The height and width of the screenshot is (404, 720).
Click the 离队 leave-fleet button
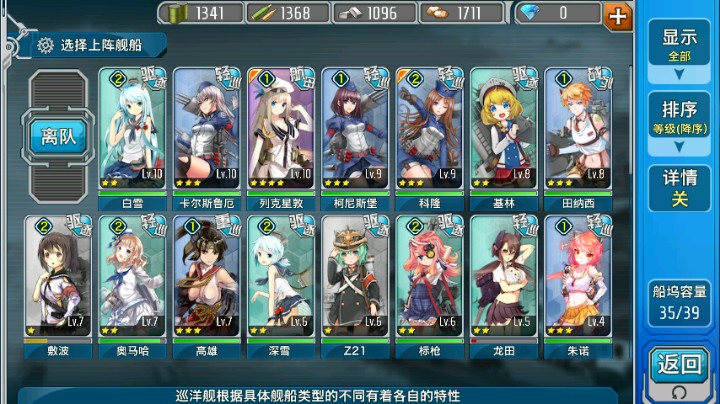[59, 137]
